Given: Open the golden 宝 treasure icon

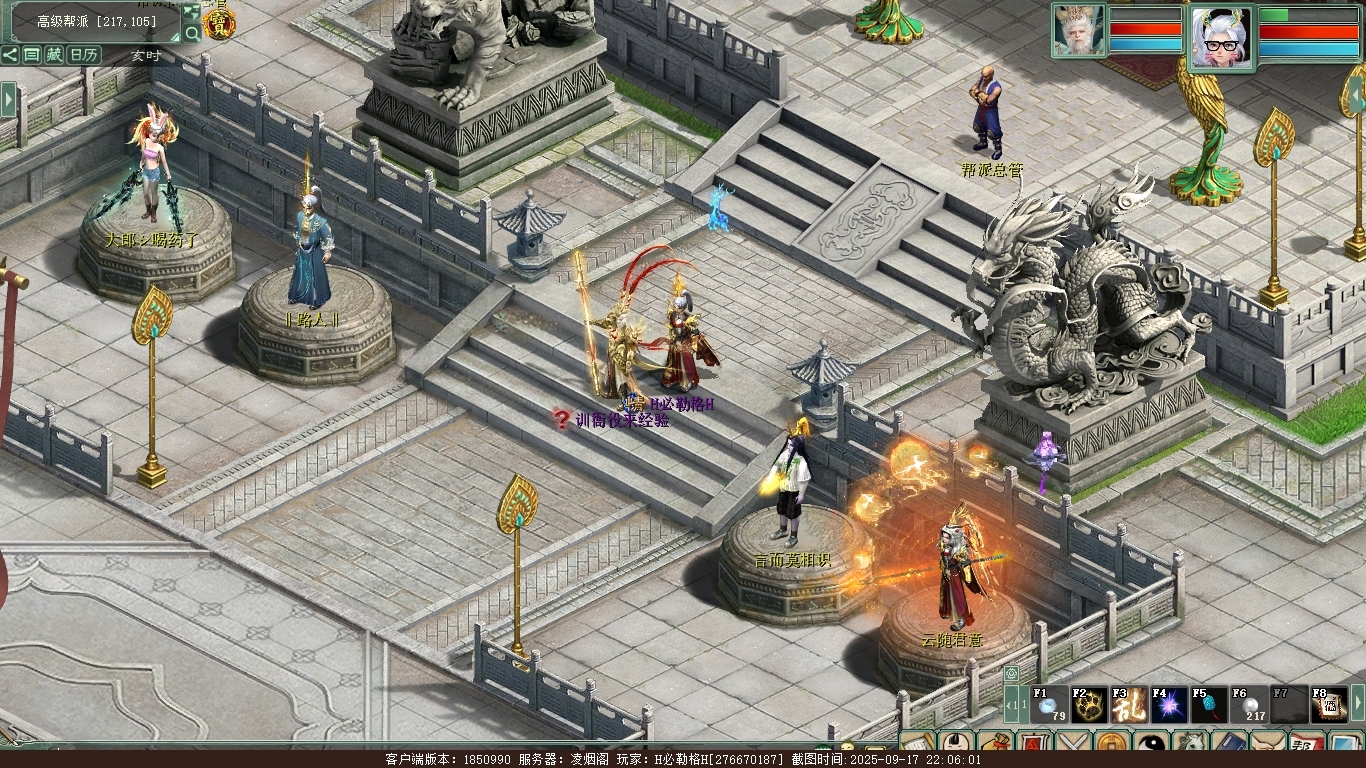Looking at the screenshot, I should coord(219,23).
